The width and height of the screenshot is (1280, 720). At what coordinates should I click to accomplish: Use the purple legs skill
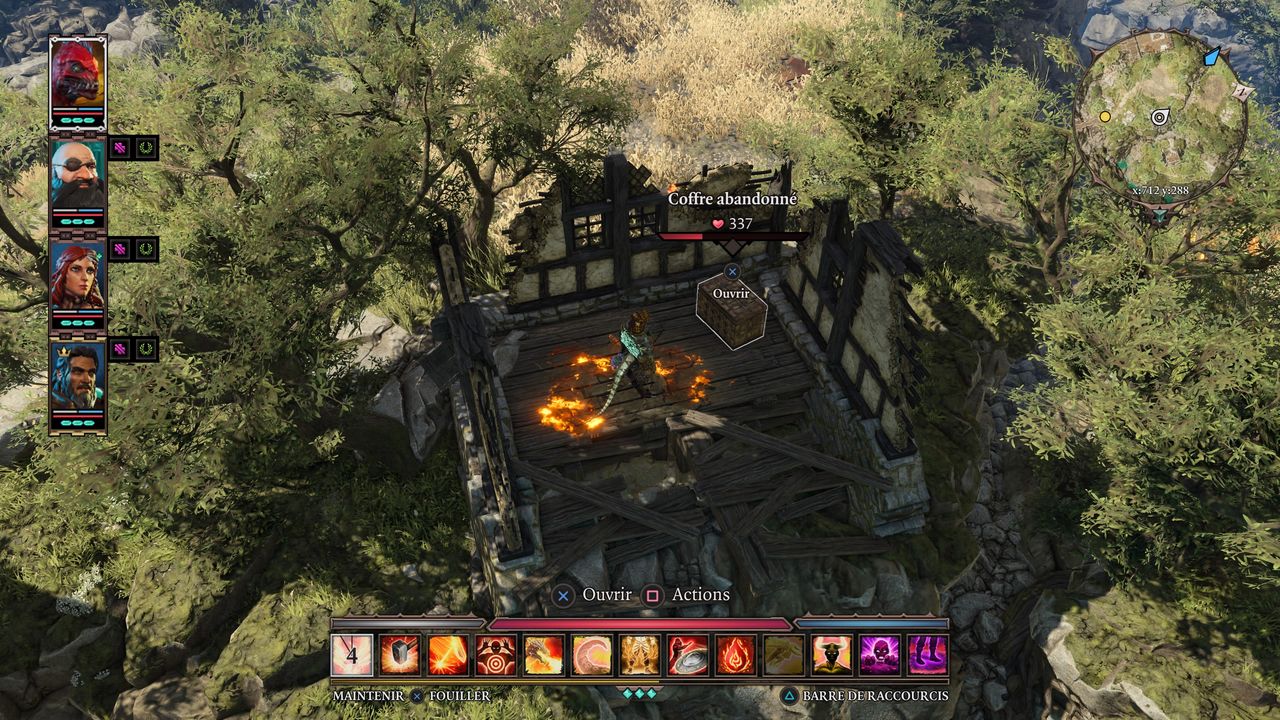click(x=928, y=655)
